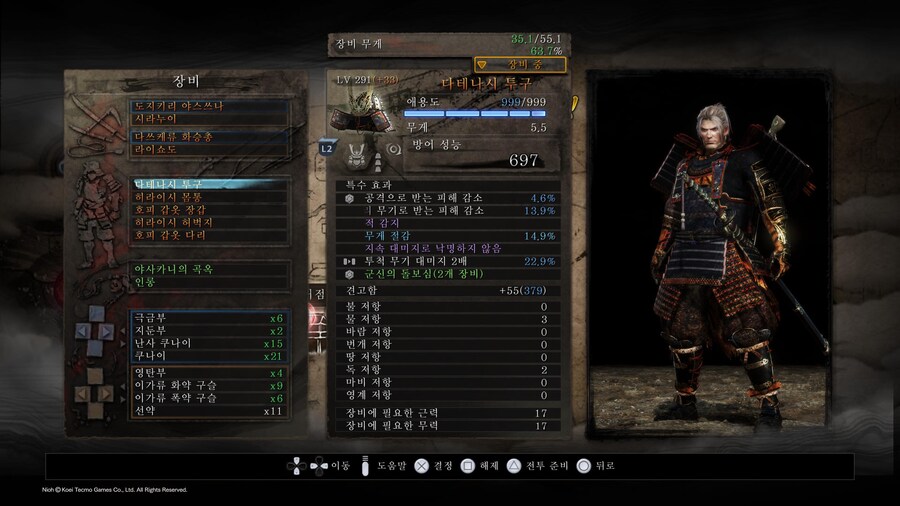
Task: Select the 호피 갑옷 다리 foot armor
Action: 209,237
